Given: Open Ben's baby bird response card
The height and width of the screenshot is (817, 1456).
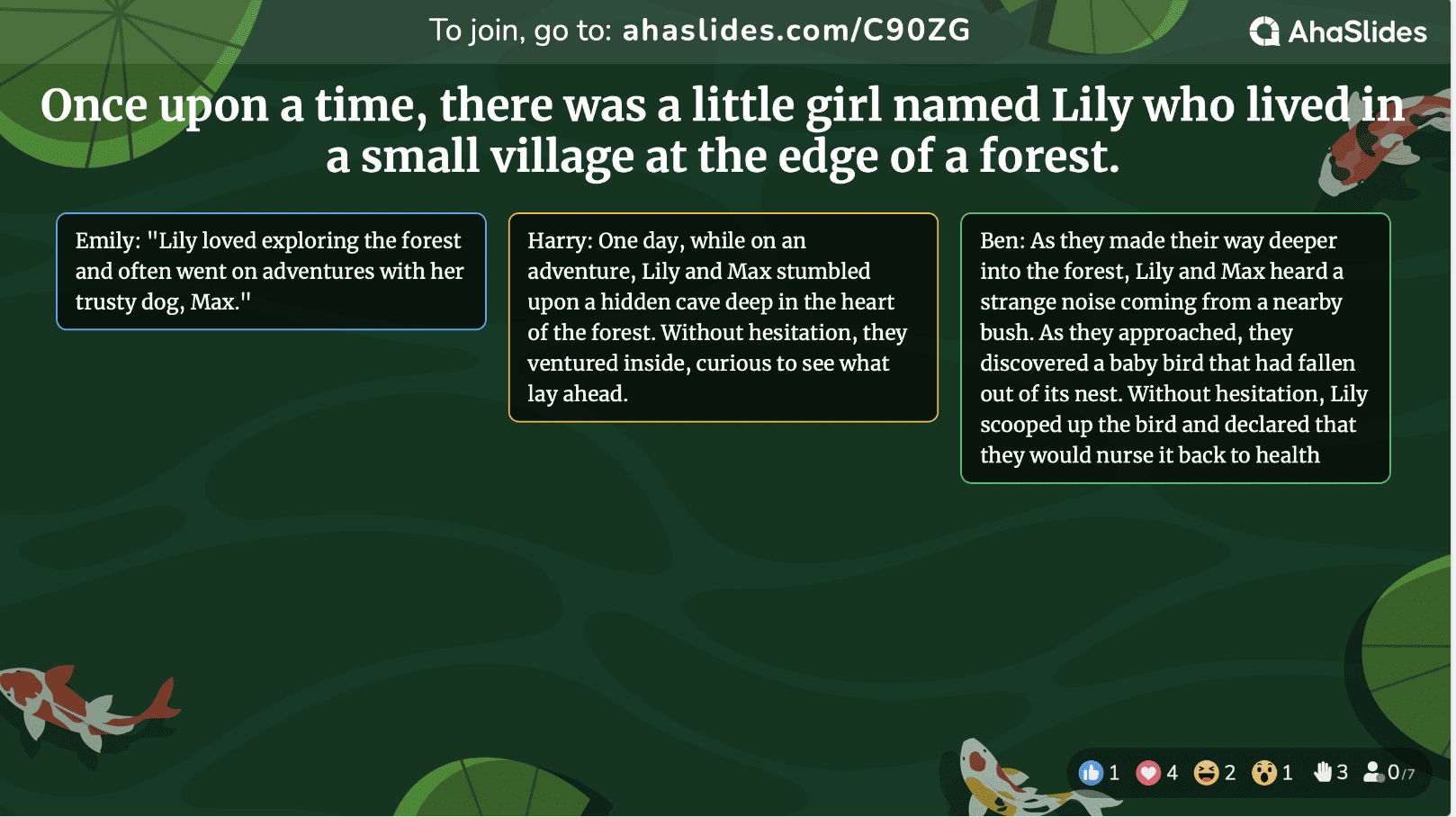Looking at the screenshot, I should [x=1175, y=347].
